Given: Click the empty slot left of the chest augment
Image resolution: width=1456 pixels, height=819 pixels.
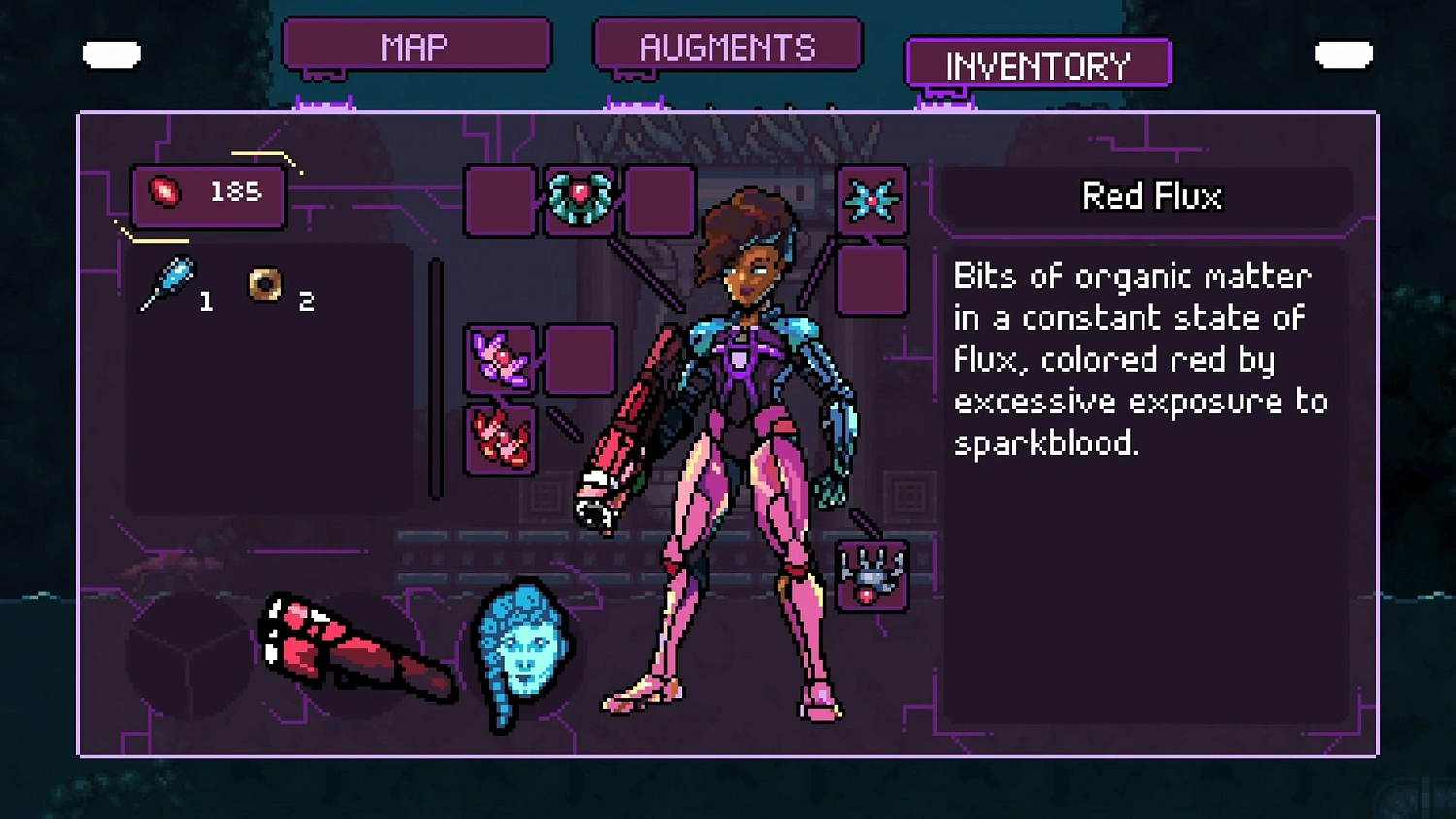Looking at the screenshot, I should click(499, 203).
